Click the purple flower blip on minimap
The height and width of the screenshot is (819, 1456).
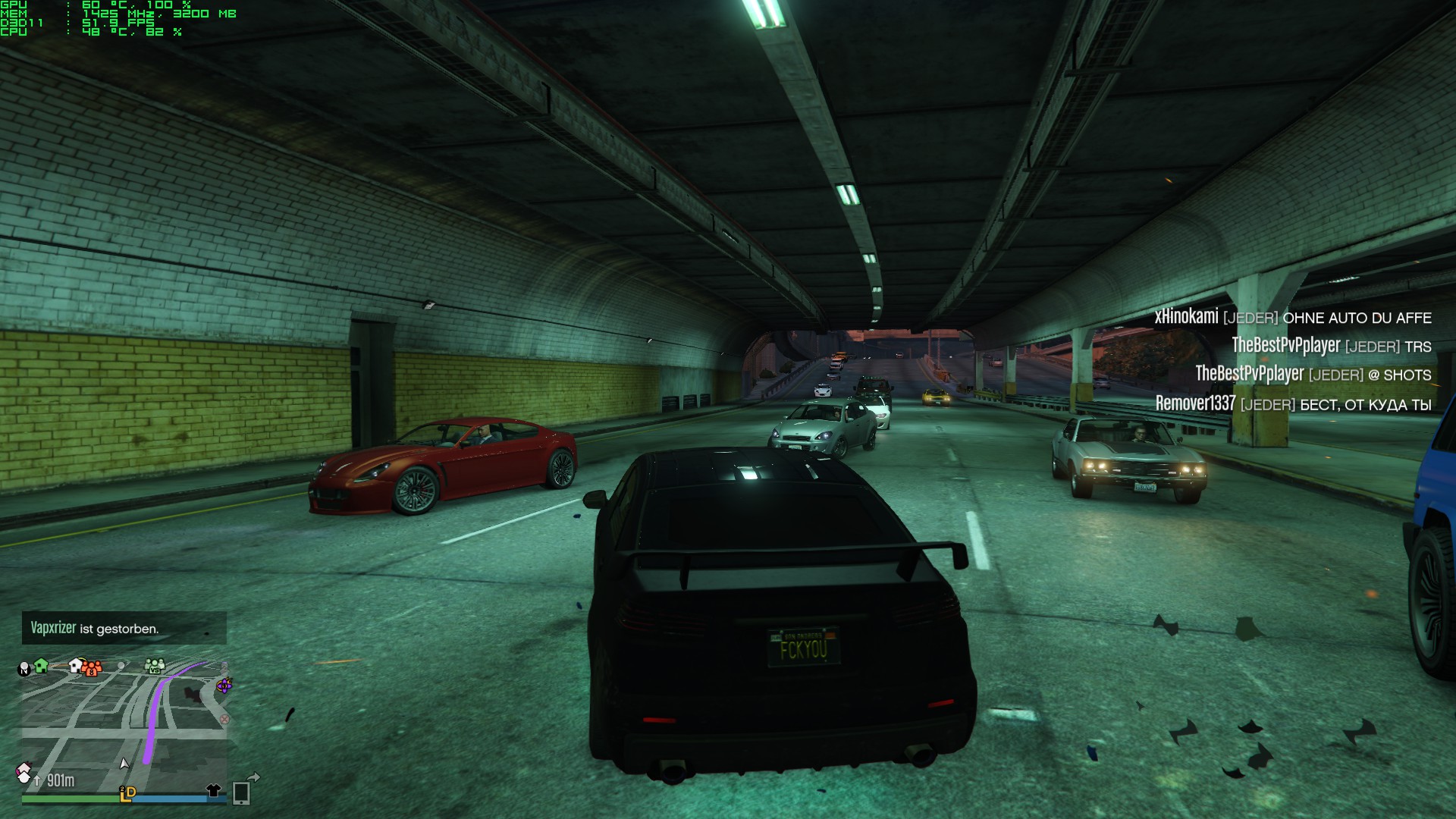pyautogui.click(x=224, y=686)
